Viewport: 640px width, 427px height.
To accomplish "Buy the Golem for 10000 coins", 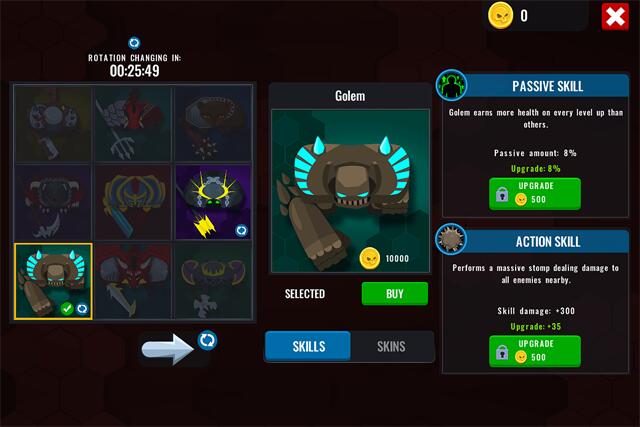I will tap(394, 294).
